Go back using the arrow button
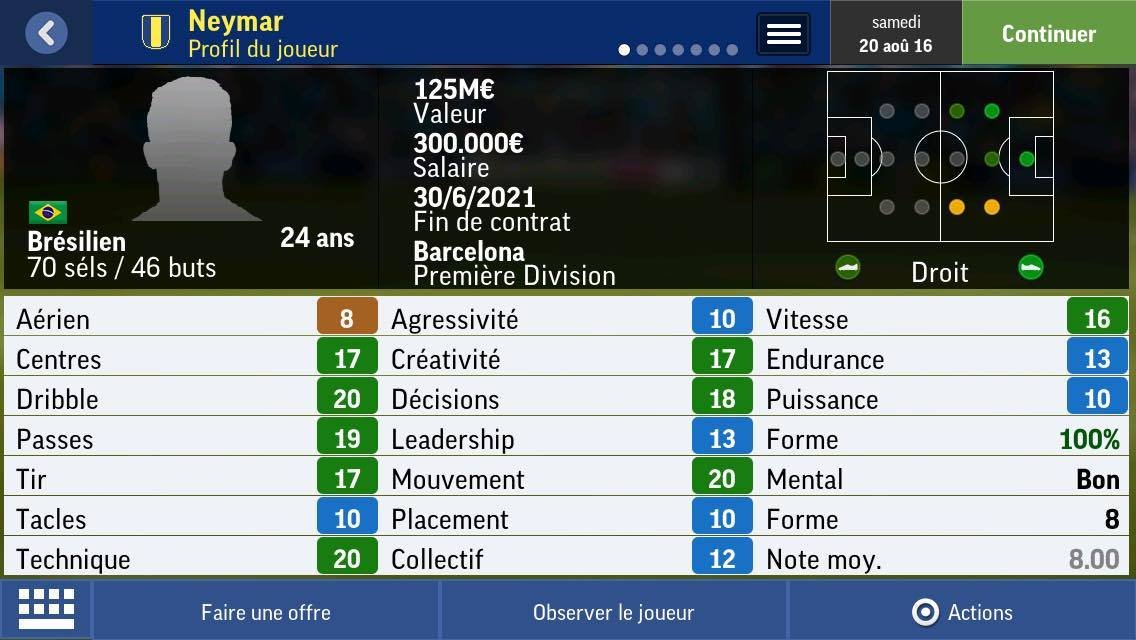Viewport: 1136px width, 640px height. pyautogui.click(x=46, y=33)
